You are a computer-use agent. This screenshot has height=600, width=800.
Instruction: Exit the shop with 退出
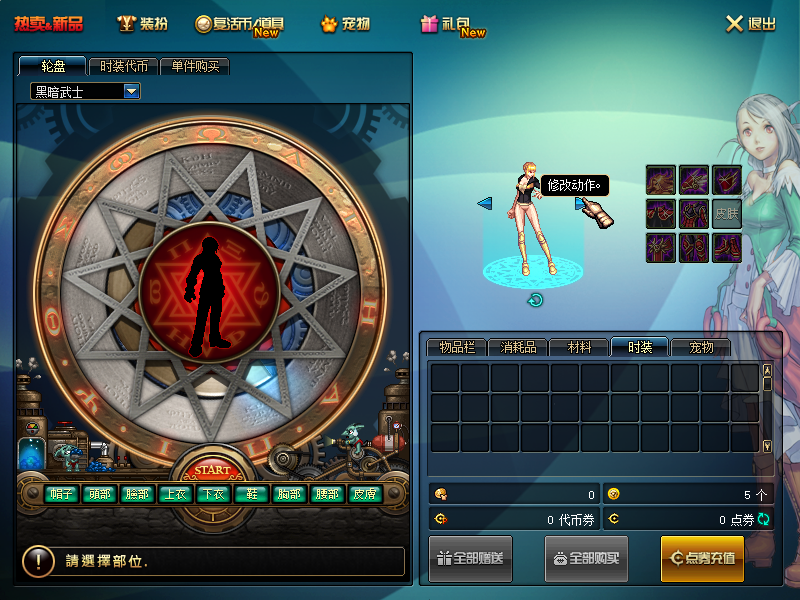[750, 24]
